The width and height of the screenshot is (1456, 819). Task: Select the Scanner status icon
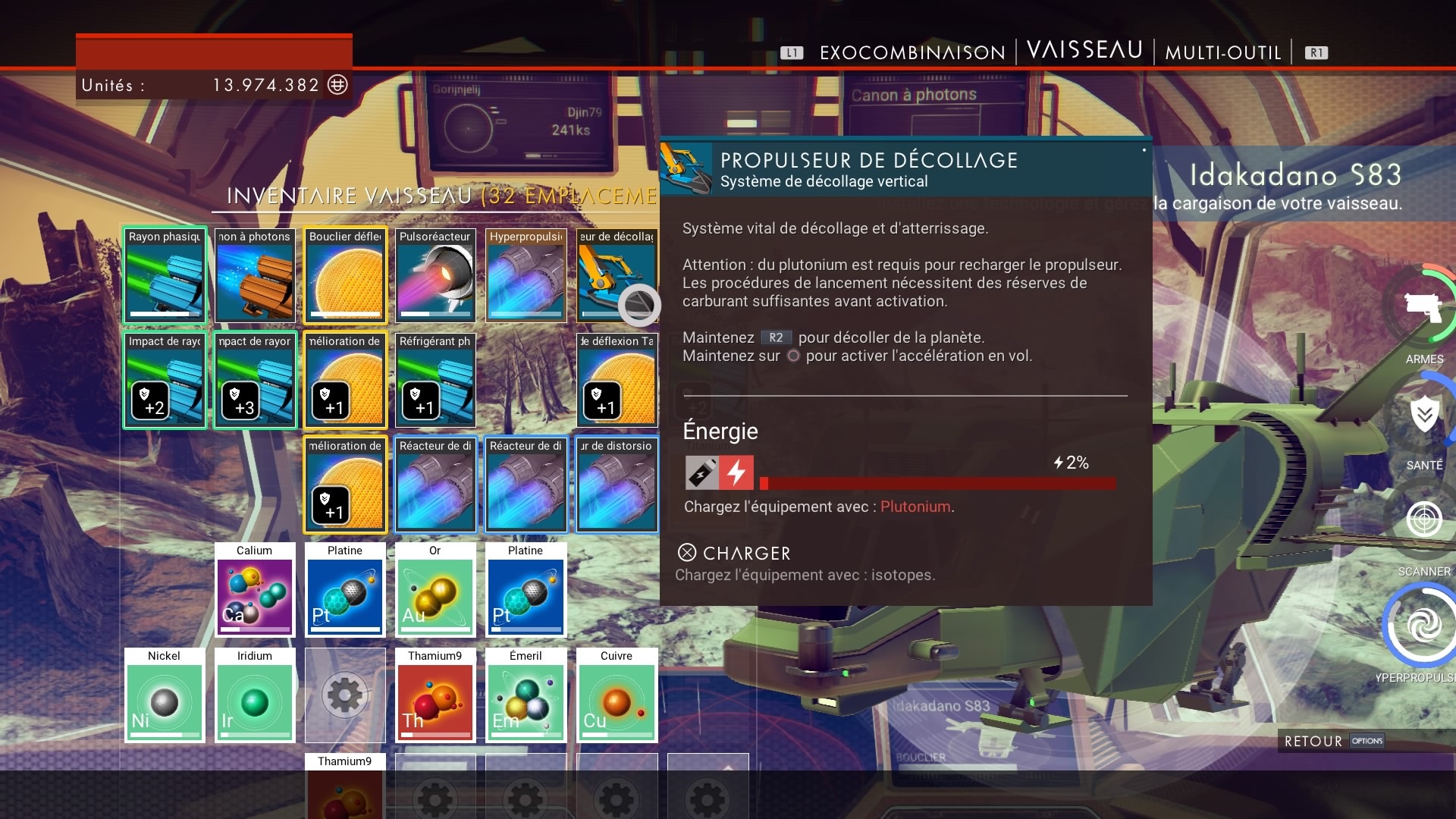coord(1423,520)
